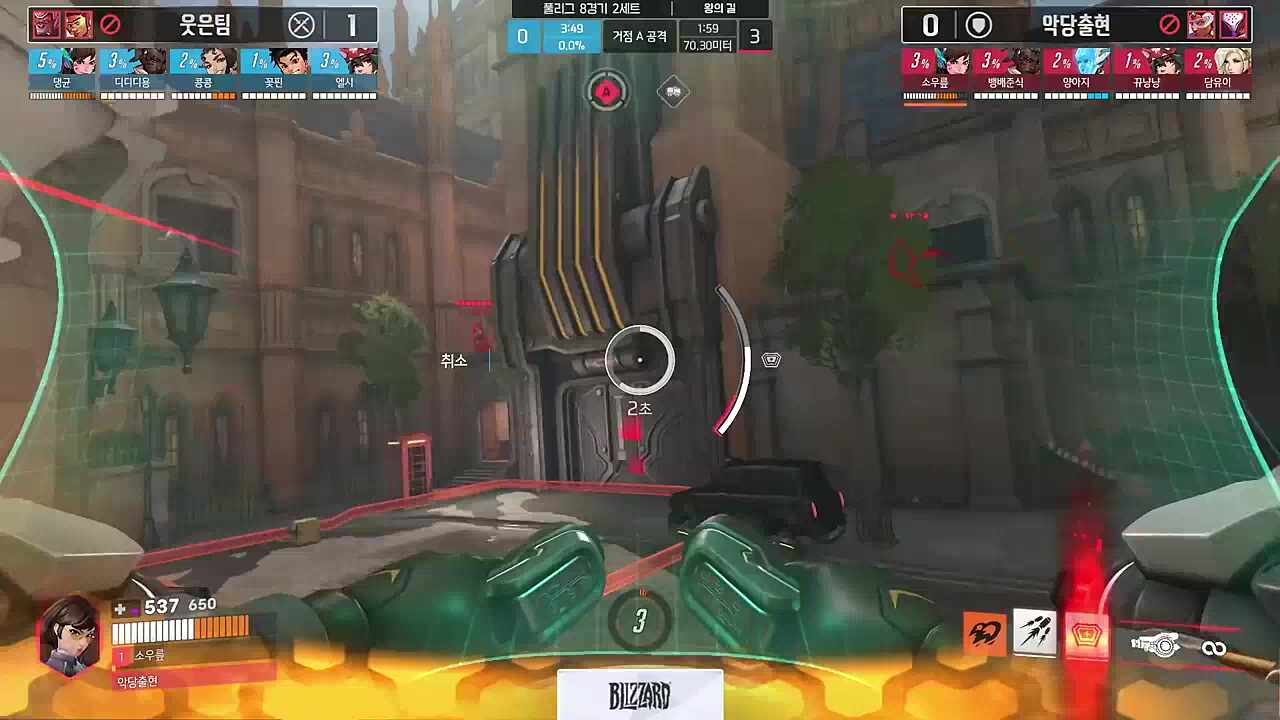Click the crossed-swords emblem beside 웃은팀 score
The width and height of the screenshot is (1280, 720).
click(x=302, y=25)
